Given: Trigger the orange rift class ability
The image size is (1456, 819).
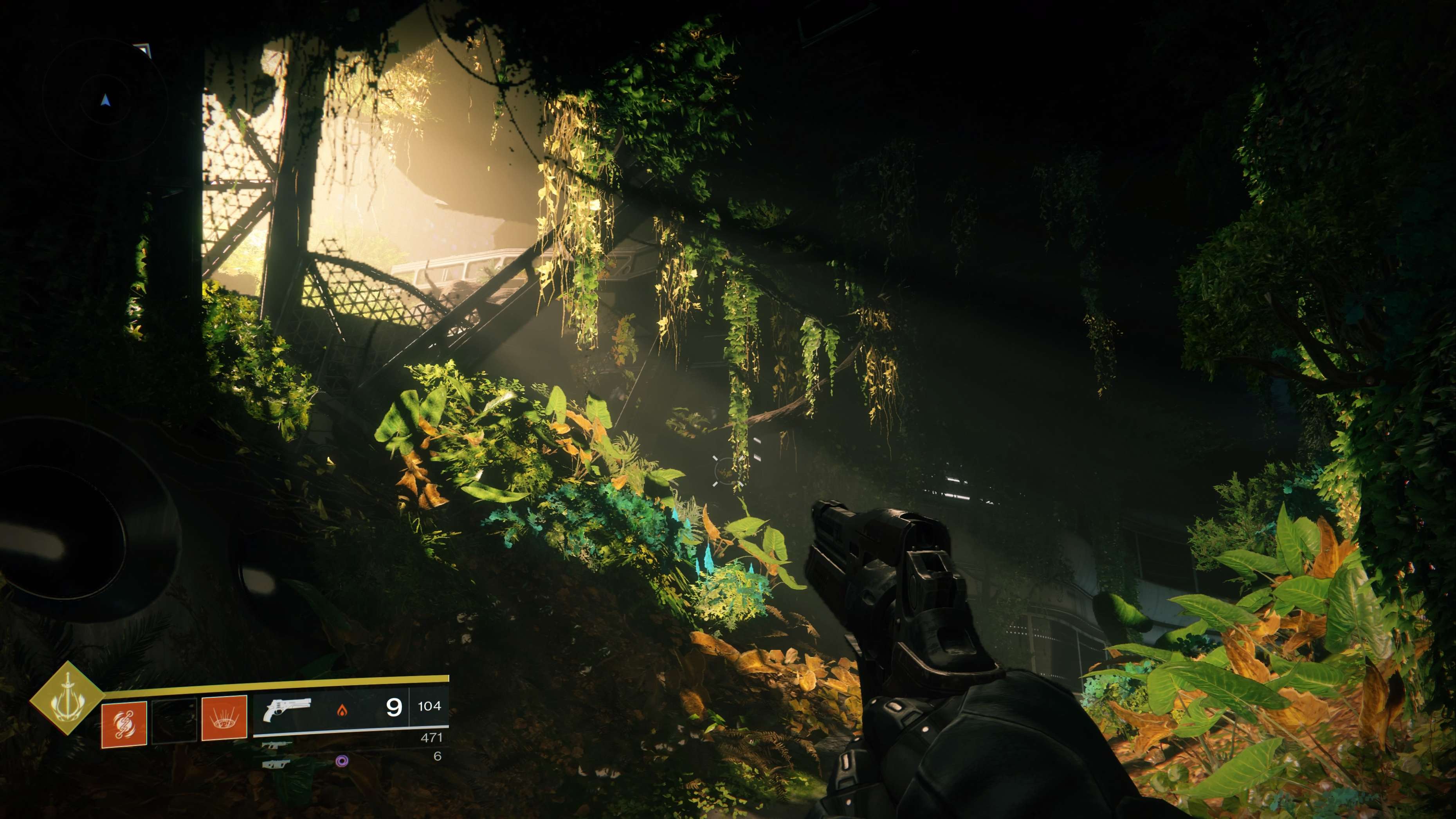Looking at the screenshot, I should click(224, 718).
